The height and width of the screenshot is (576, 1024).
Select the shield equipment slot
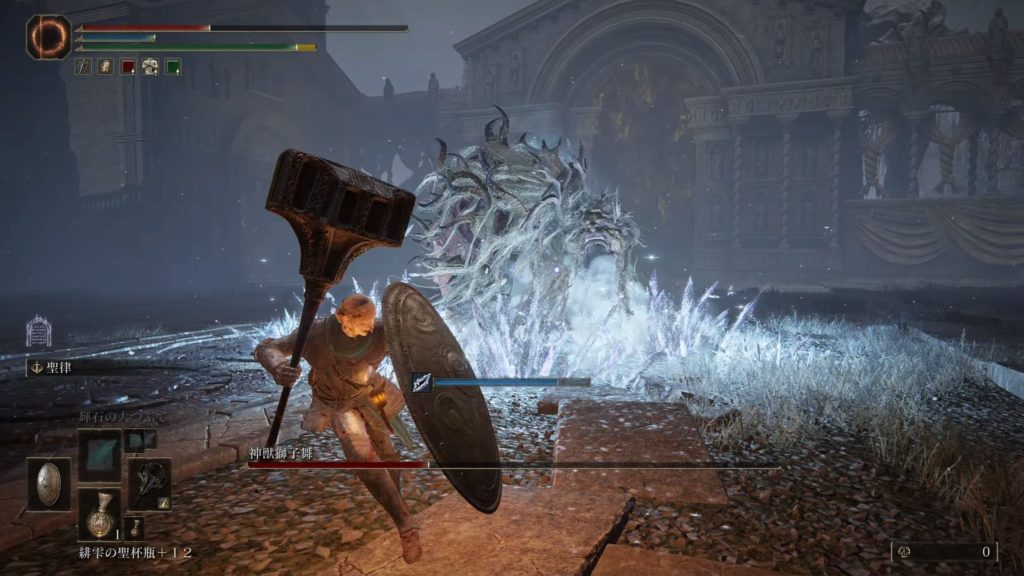[48, 484]
